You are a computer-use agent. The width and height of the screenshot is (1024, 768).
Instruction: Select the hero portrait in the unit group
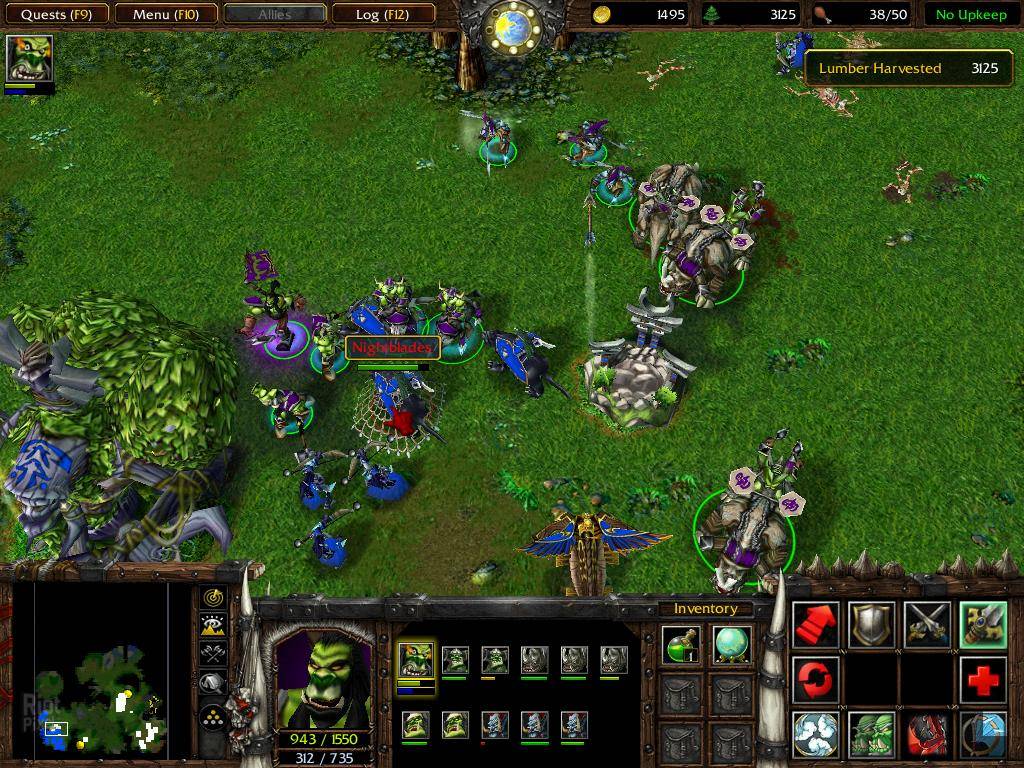pos(416,660)
